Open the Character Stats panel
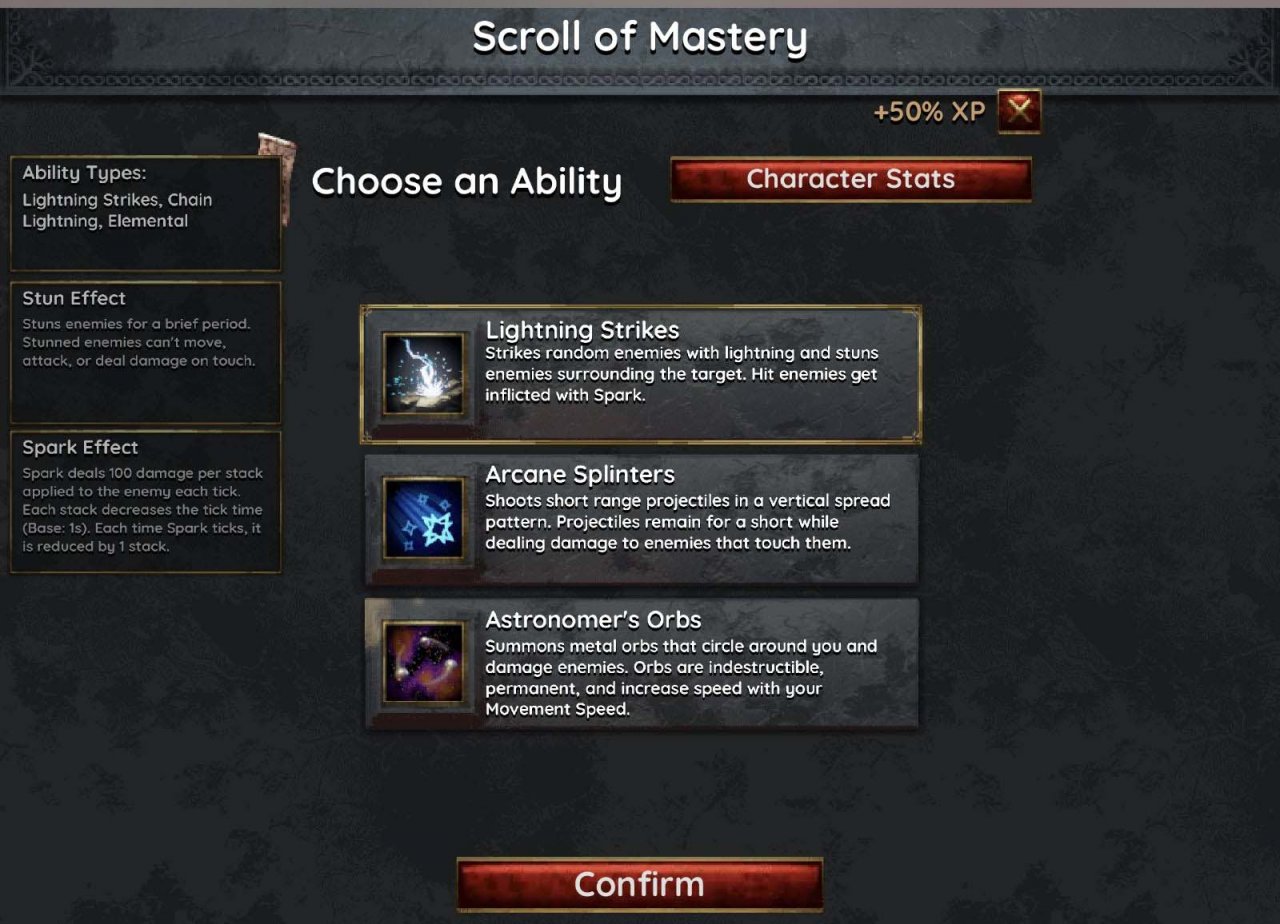Viewport: 1280px width, 924px height. tap(851, 179)
